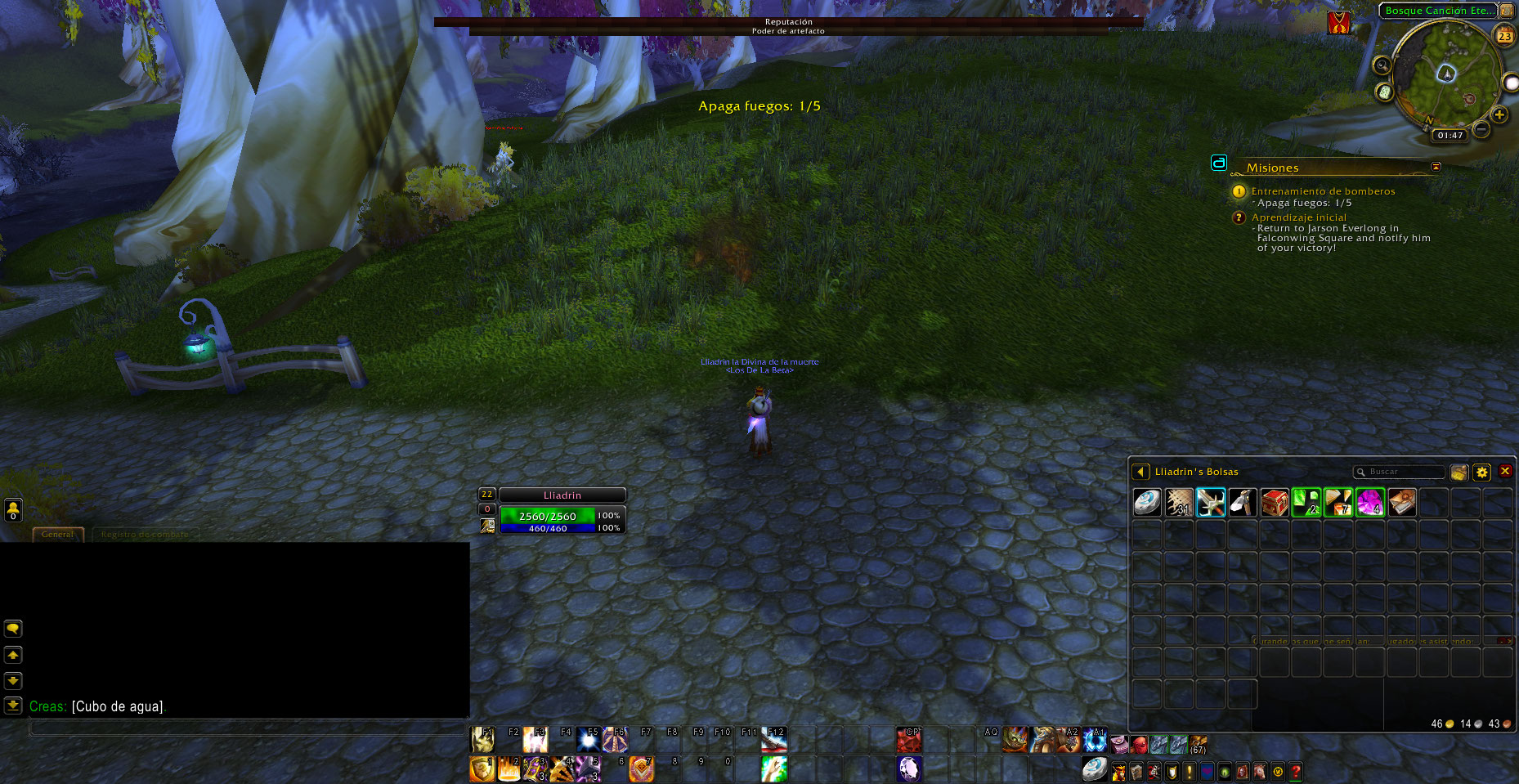Select the sword item with blue border
1519x784 pixels.
1210,502
